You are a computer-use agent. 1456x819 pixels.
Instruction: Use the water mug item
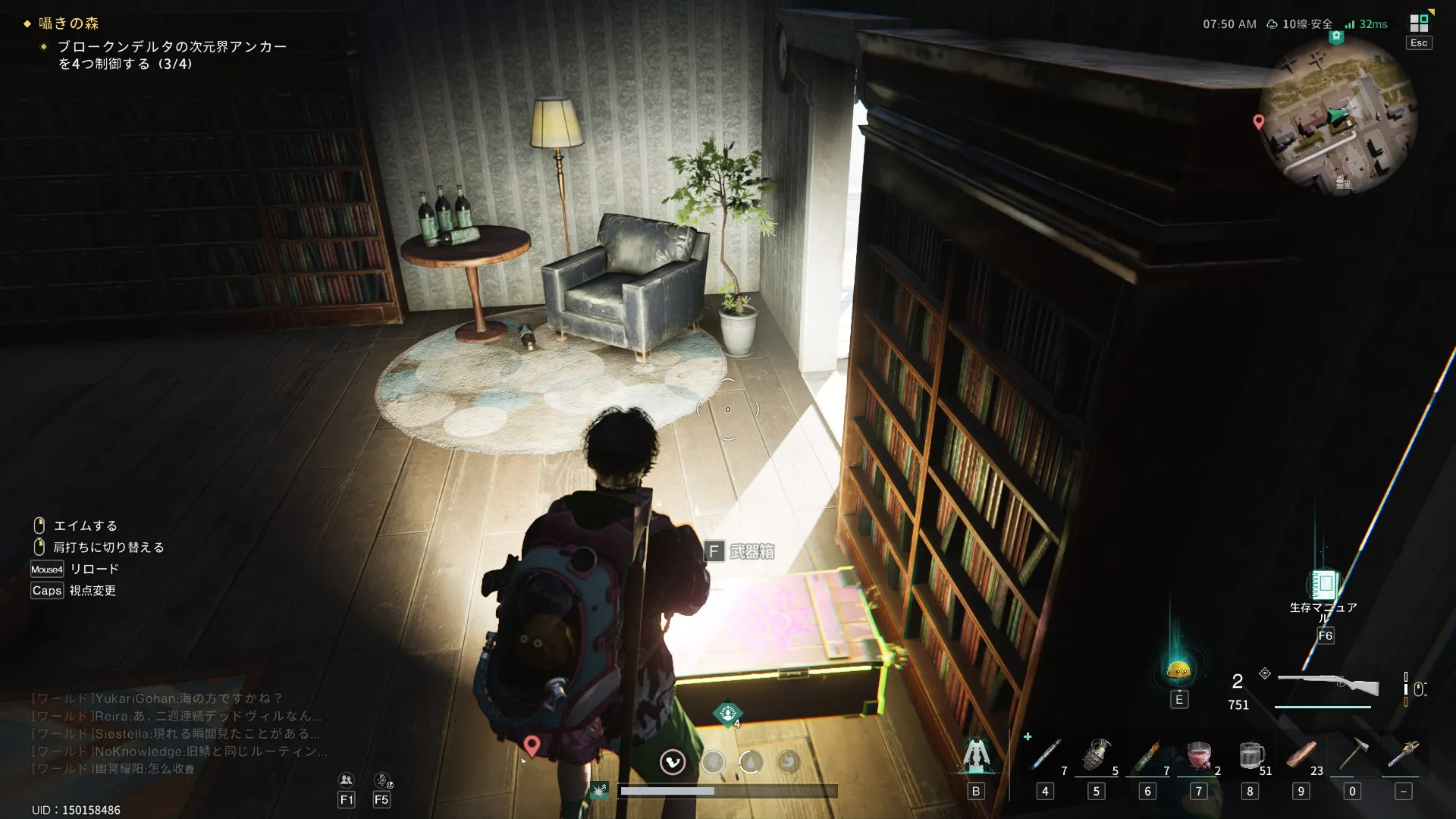pos(1250,755)
